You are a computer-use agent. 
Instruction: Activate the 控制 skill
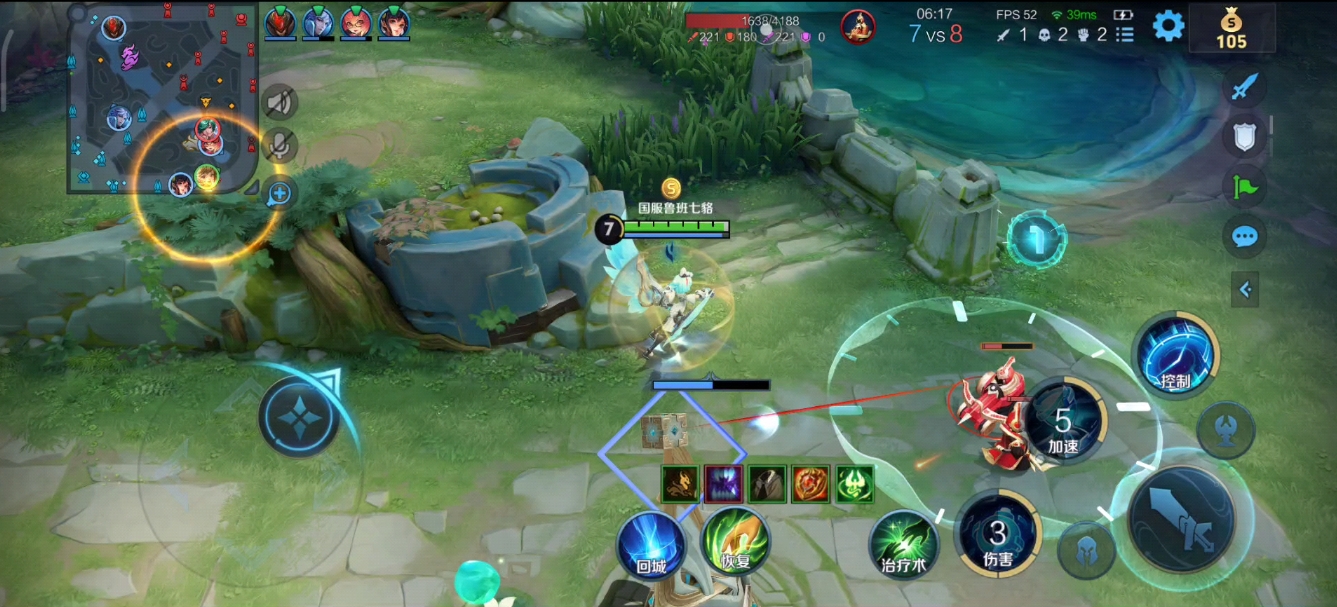(1175, 356)
